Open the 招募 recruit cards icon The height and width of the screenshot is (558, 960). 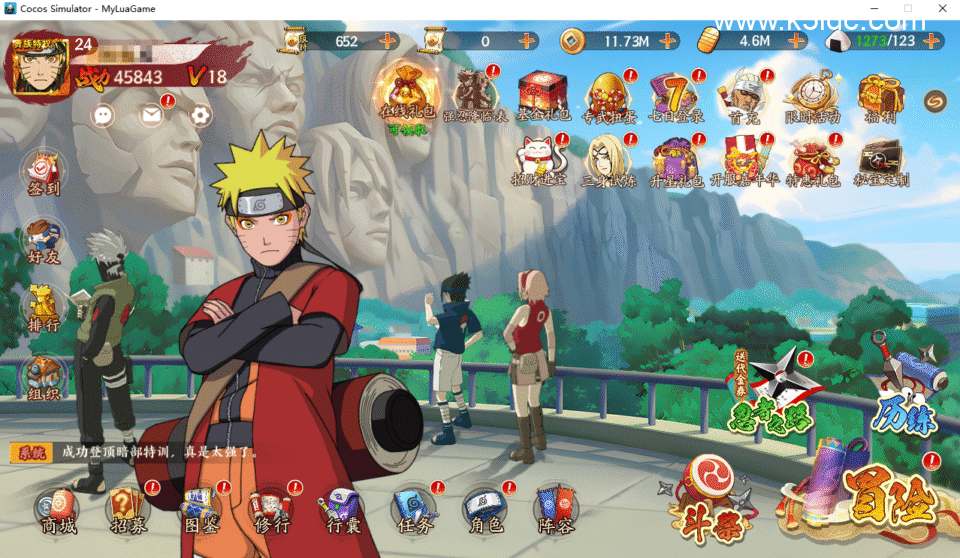click(128, 509)
